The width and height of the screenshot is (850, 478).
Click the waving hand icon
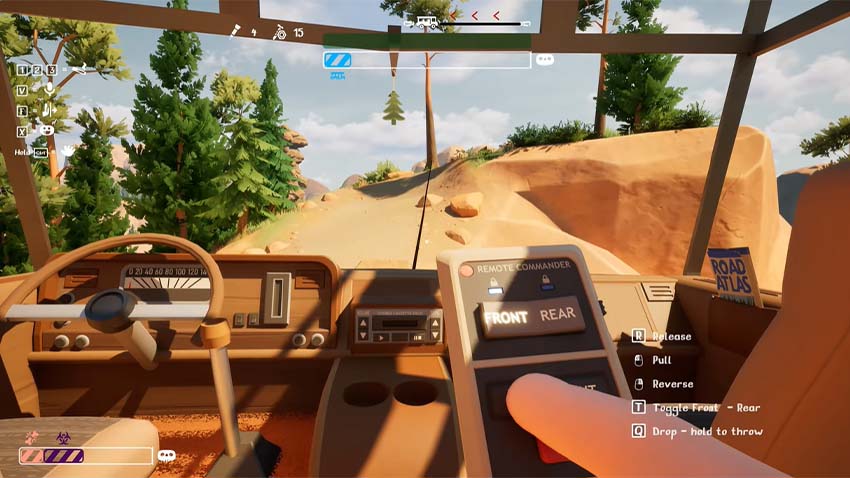pos(67,151)
